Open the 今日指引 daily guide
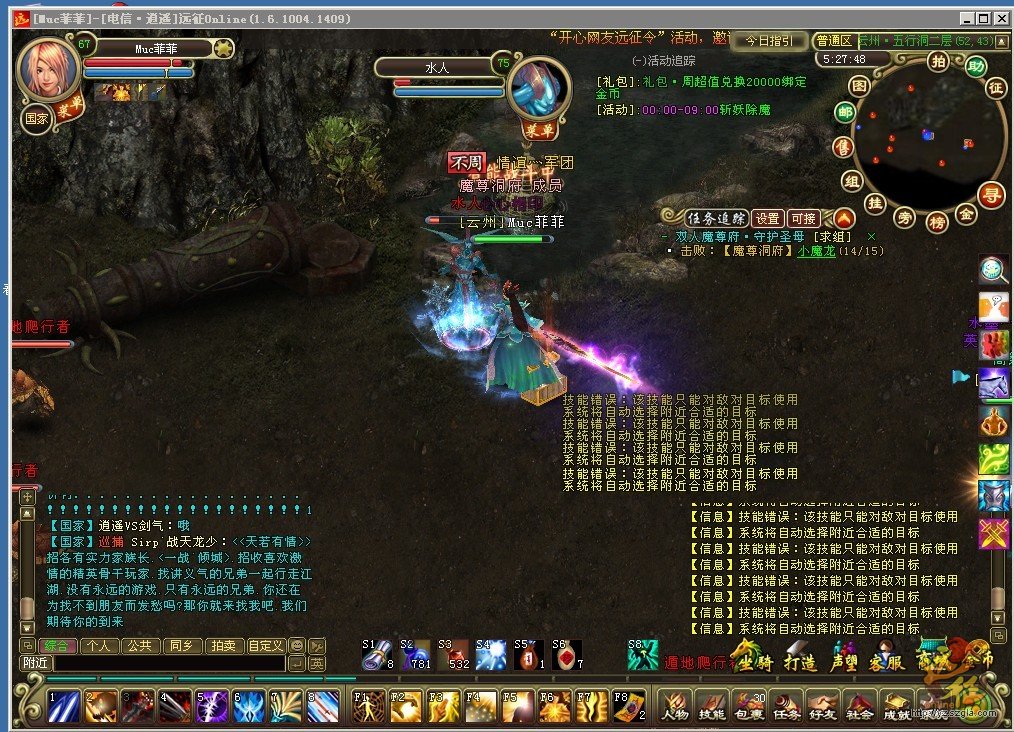Viewport: 1014px width, 732px height. [x=768, y=41]
